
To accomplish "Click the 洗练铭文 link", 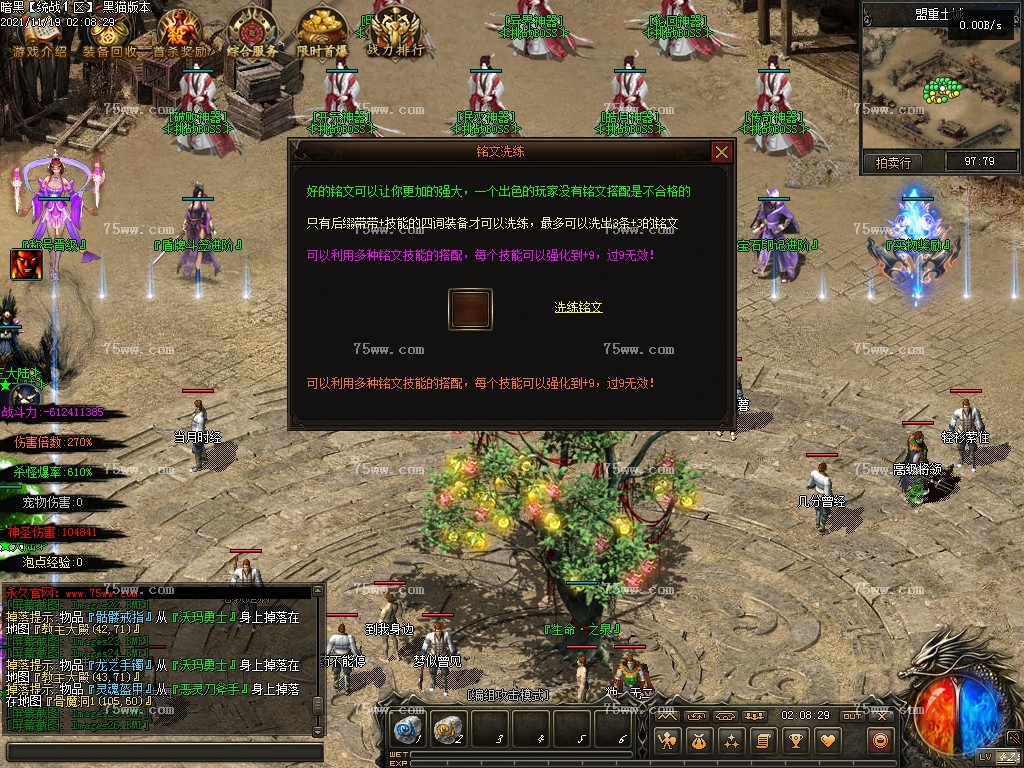I will tap(579, 307).
